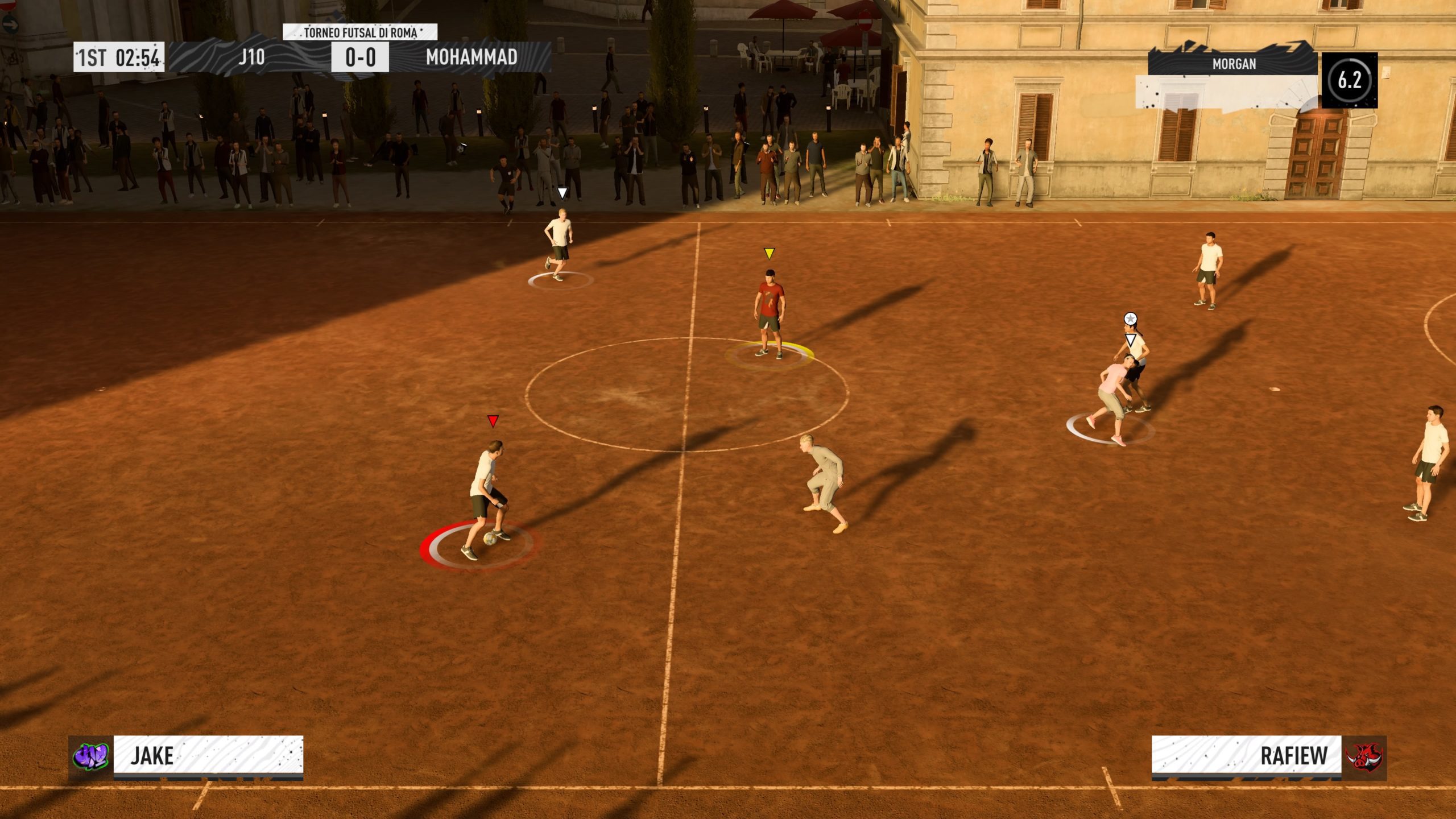Click the Torneo Futsal di Roma title banner
This screenshot has width=1456, height=819.
[x=360, y=32]
